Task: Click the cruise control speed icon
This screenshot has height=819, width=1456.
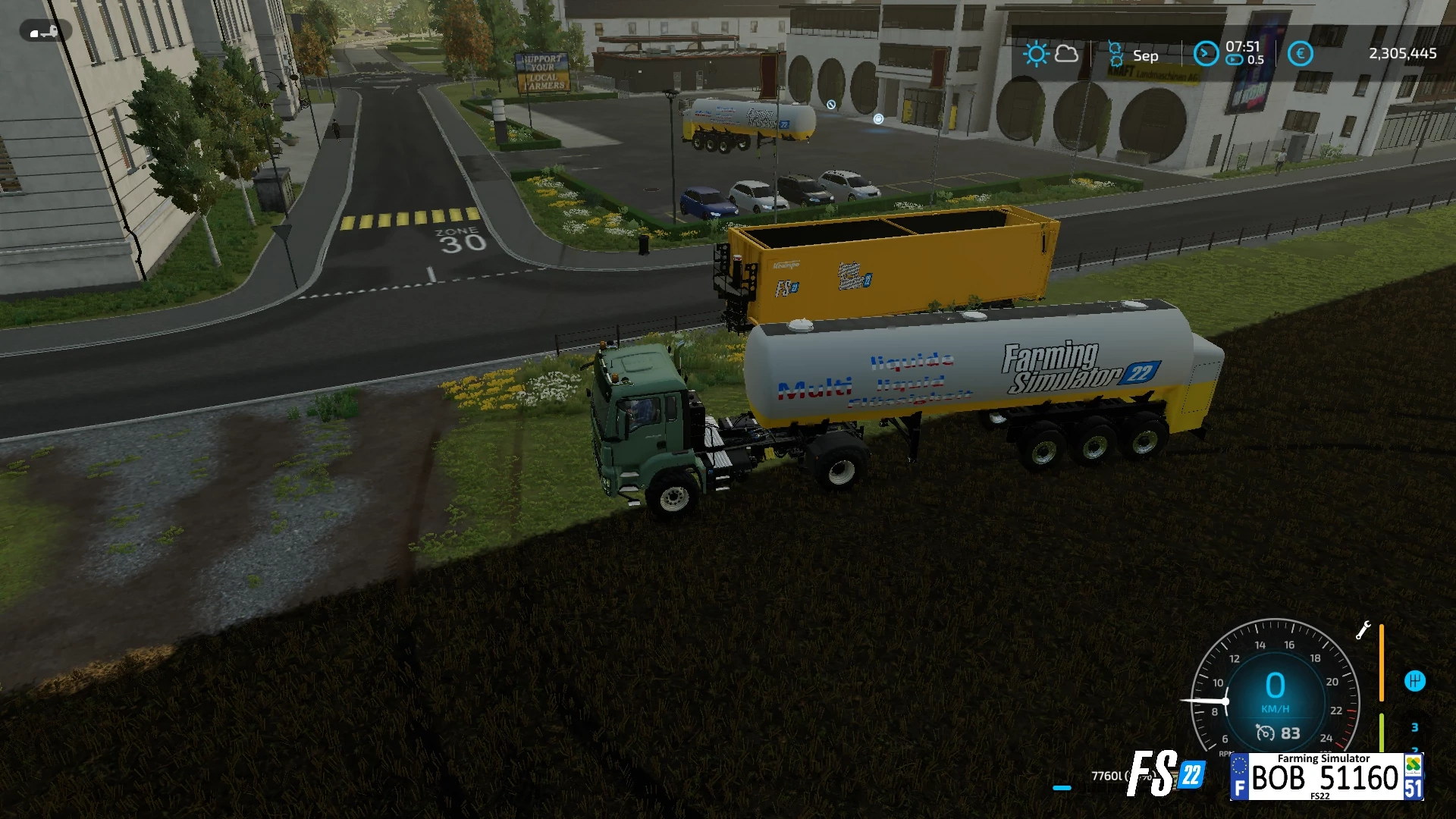Action: (1265, 733)
